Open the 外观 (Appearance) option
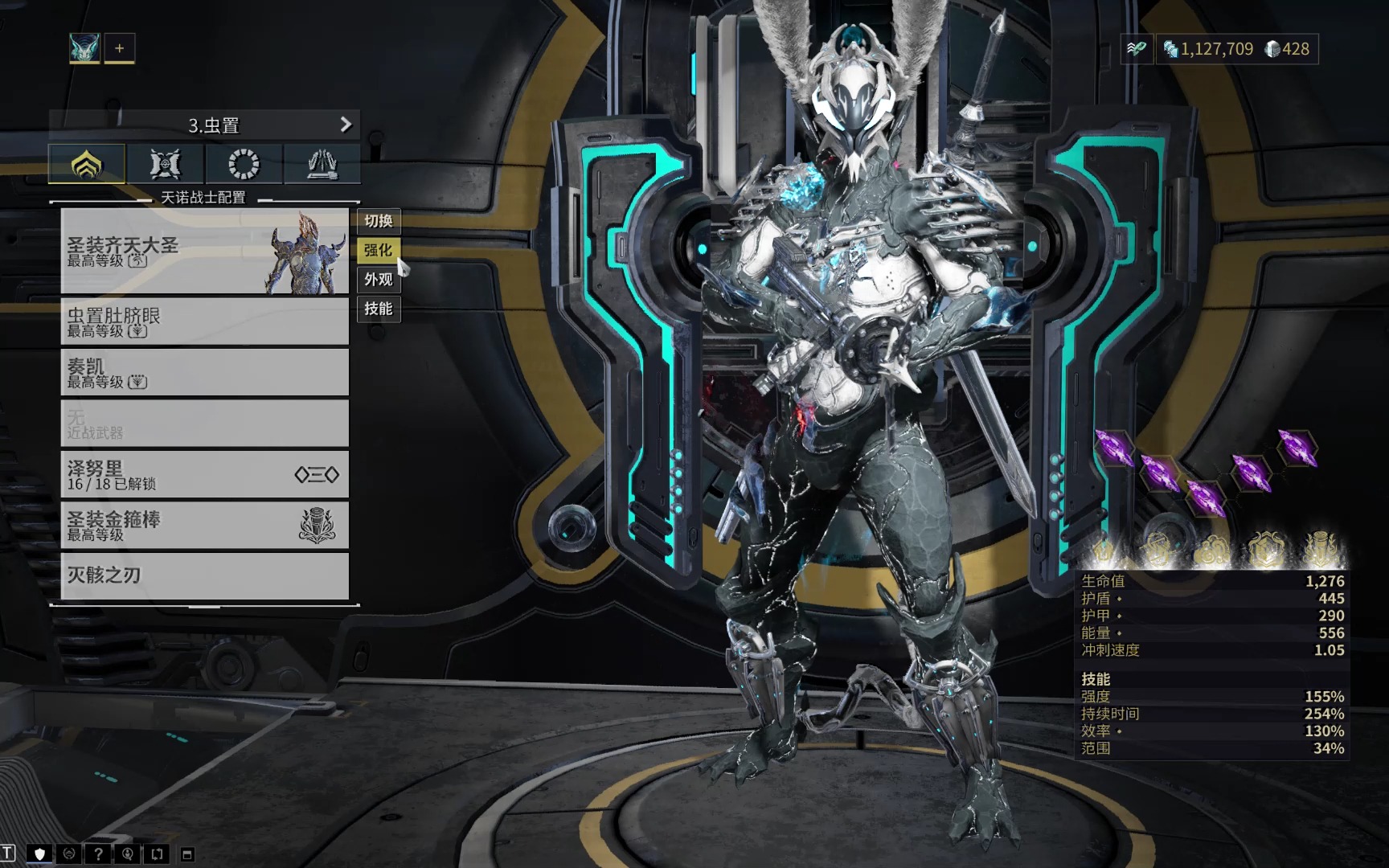The height and width of the screenshot is (868, 1389). pyautogui.click(x=379, y=280)
